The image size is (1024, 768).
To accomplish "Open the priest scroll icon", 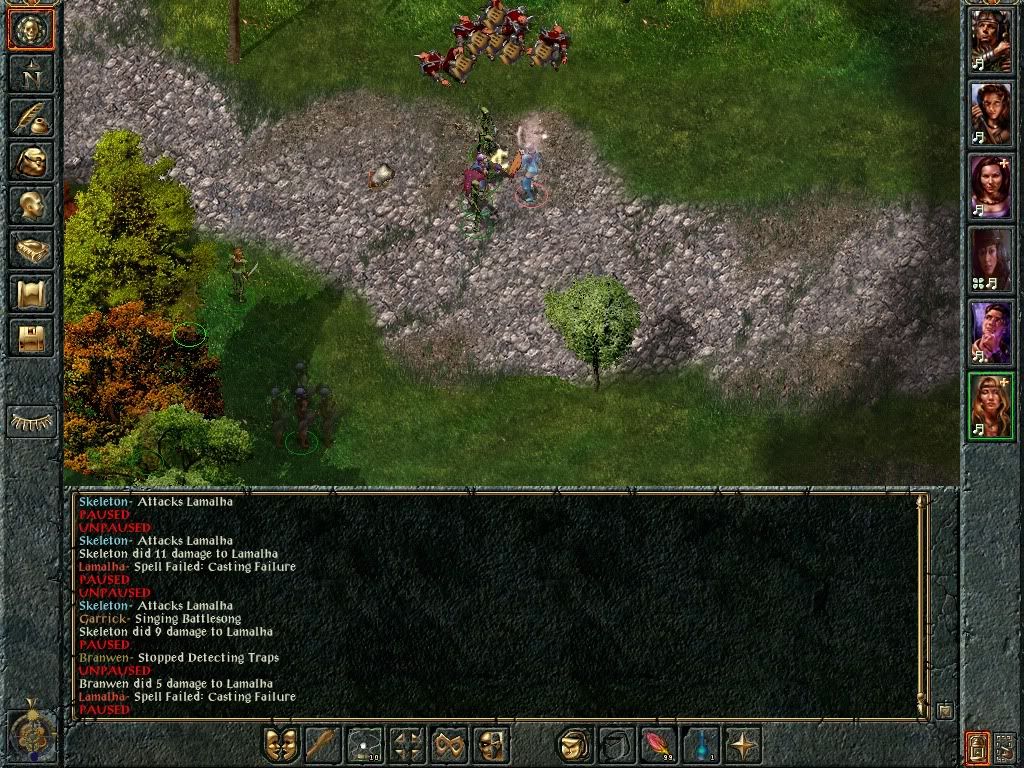I will 31,293.
